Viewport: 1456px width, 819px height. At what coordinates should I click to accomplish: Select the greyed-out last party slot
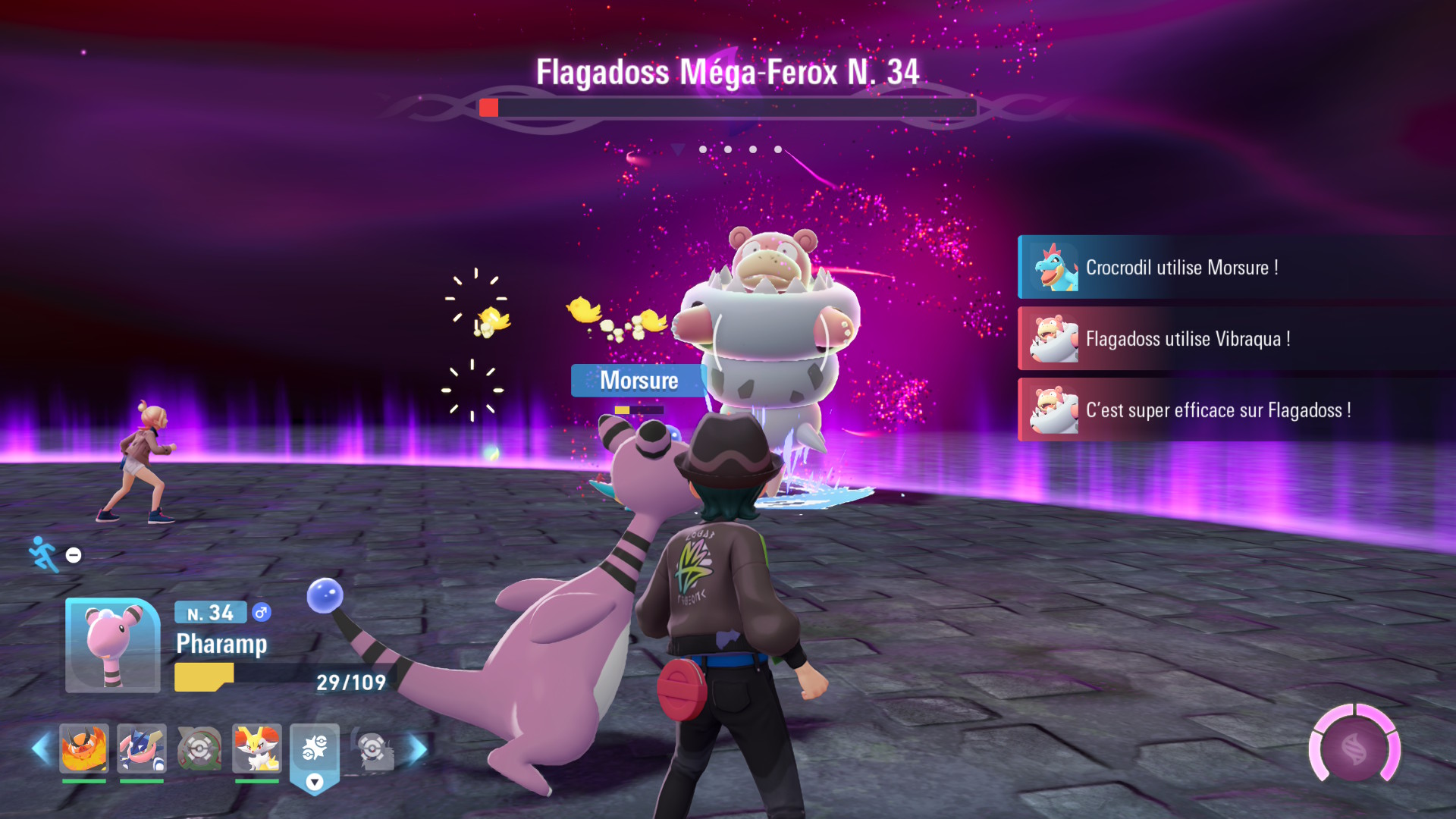point(373,749)
